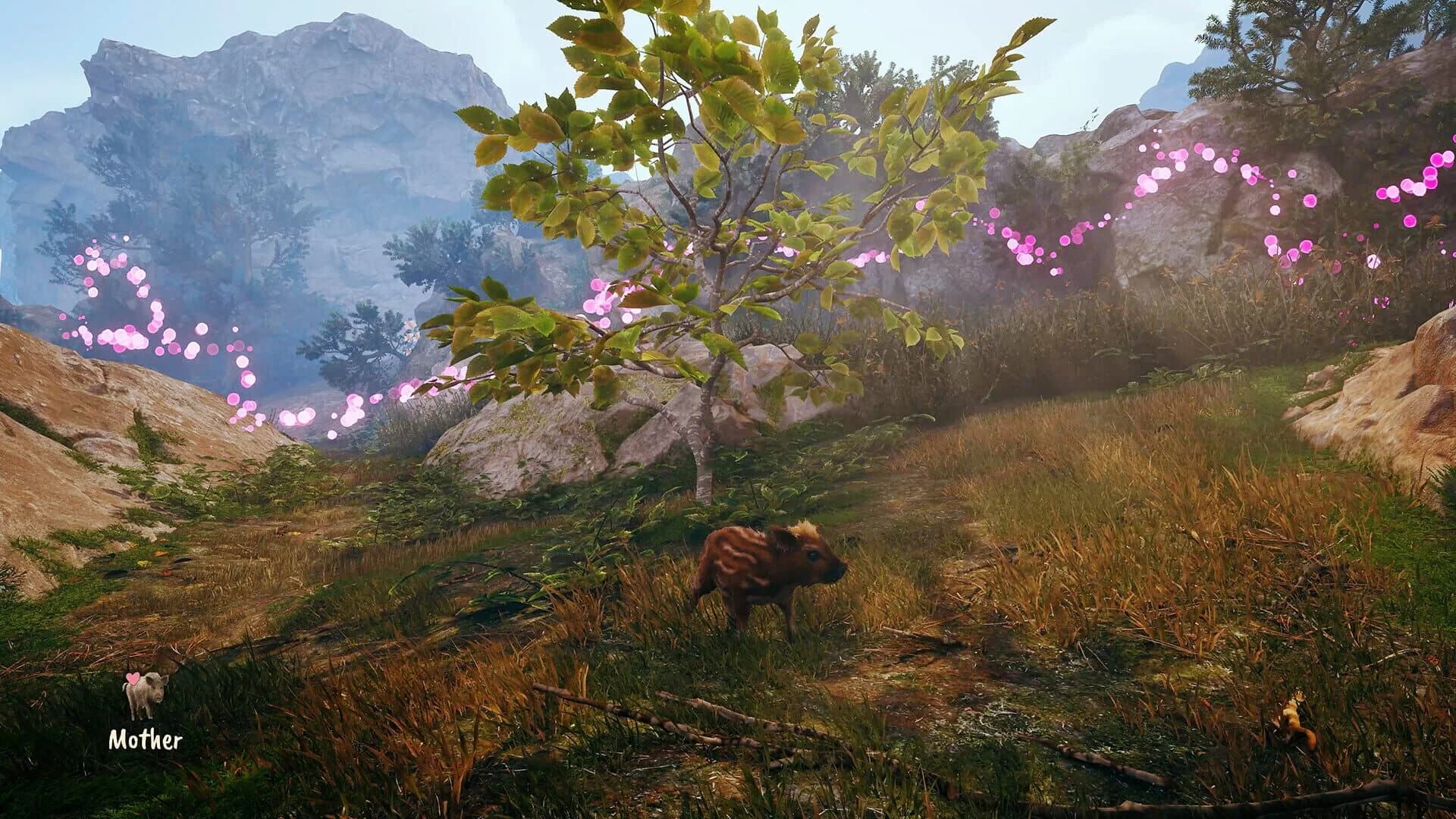Select the Mother label text

pos(146,739)
